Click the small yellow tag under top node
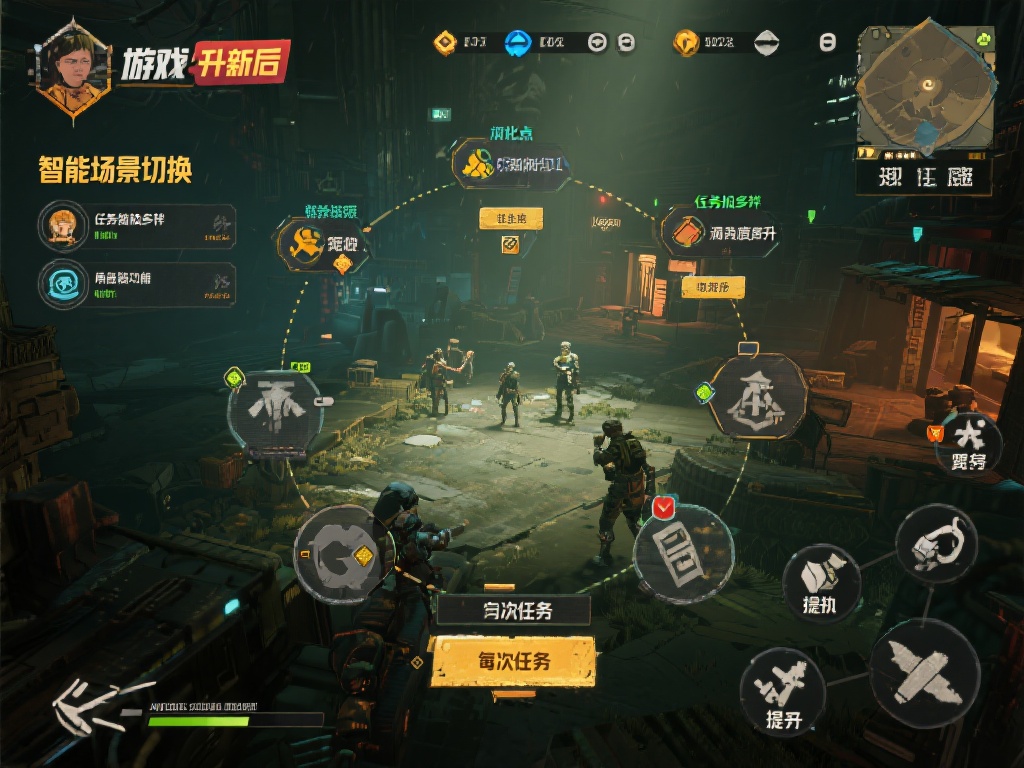Screen dimensions: 1024x768 pyautogui.click(x=510, y=218)
